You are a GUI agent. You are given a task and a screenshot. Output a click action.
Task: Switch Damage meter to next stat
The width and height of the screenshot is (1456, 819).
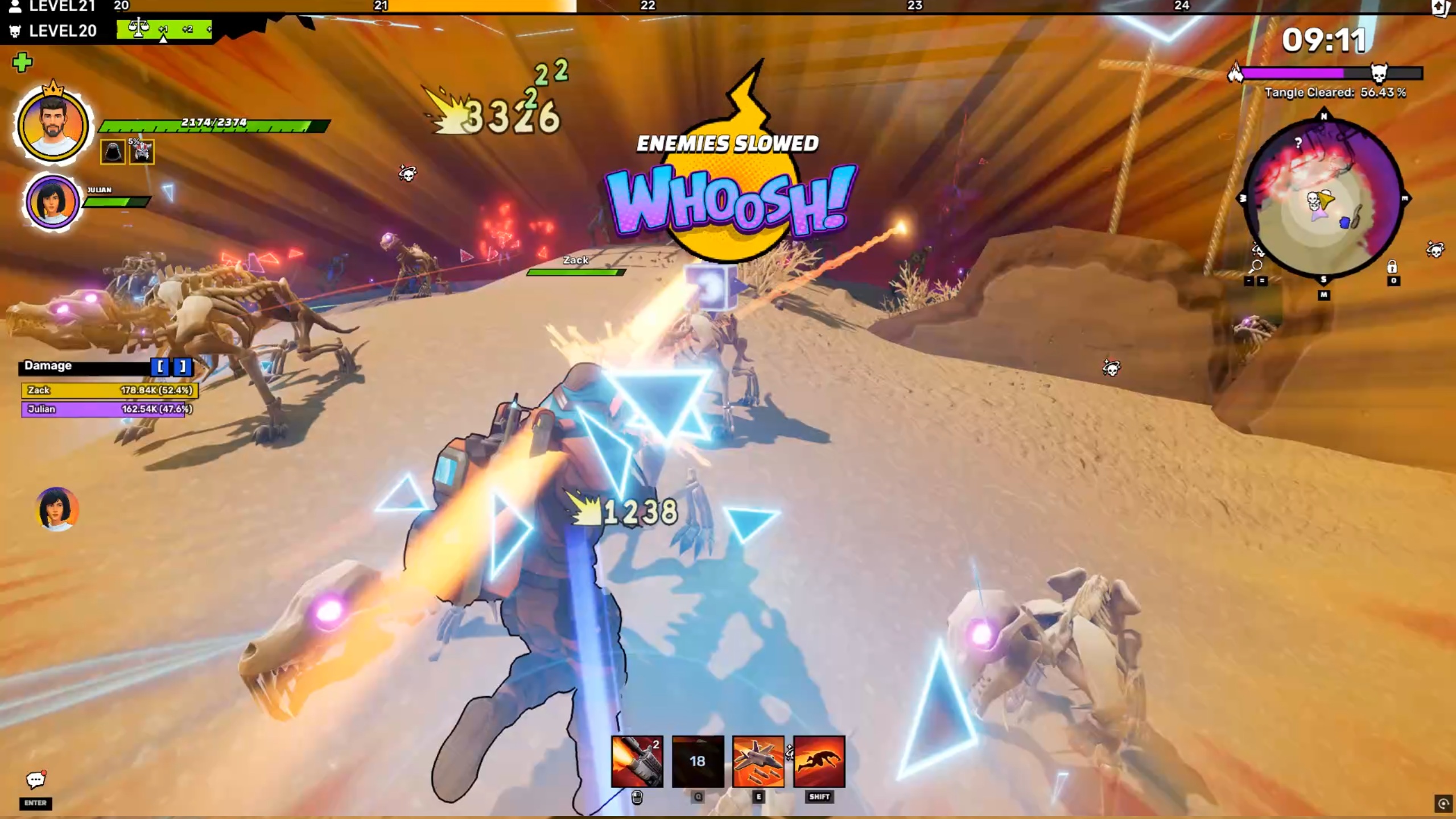(x=182, y=367)
